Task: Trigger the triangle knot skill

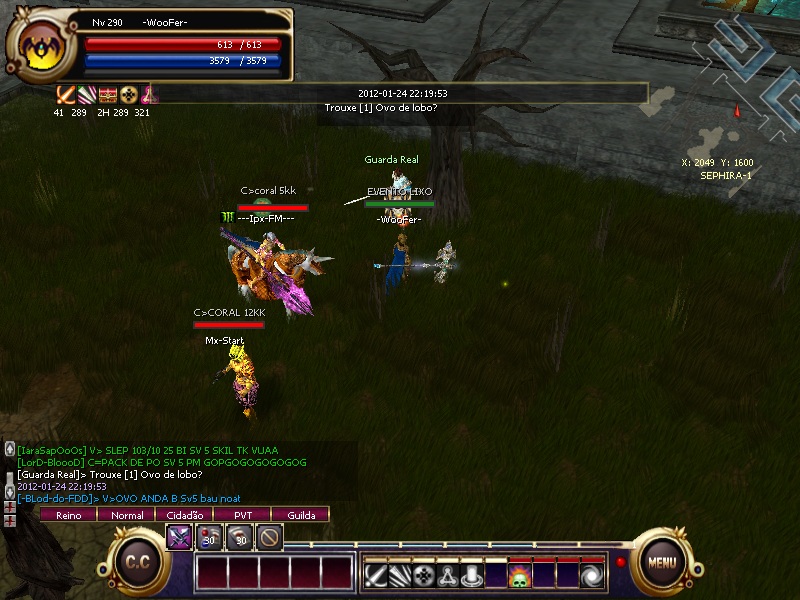Action: tap(448, 575)
